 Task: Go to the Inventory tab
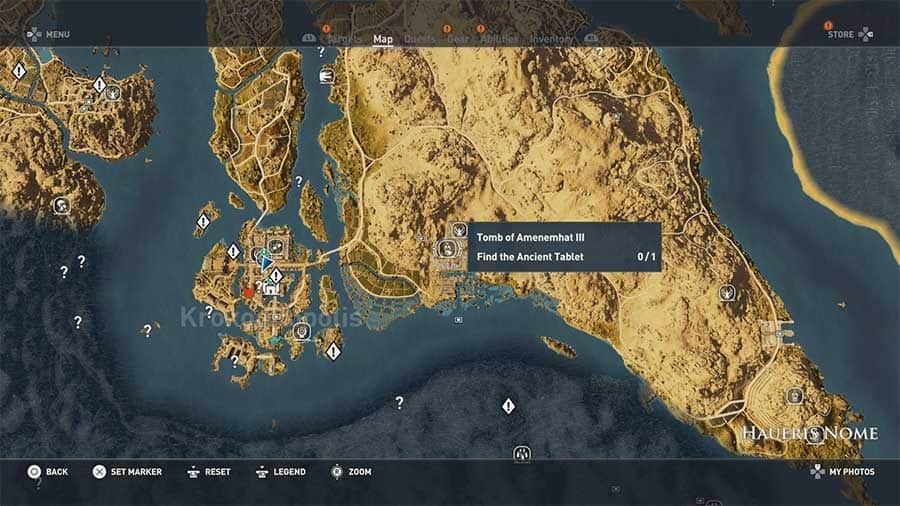click(x=551, y=40)
